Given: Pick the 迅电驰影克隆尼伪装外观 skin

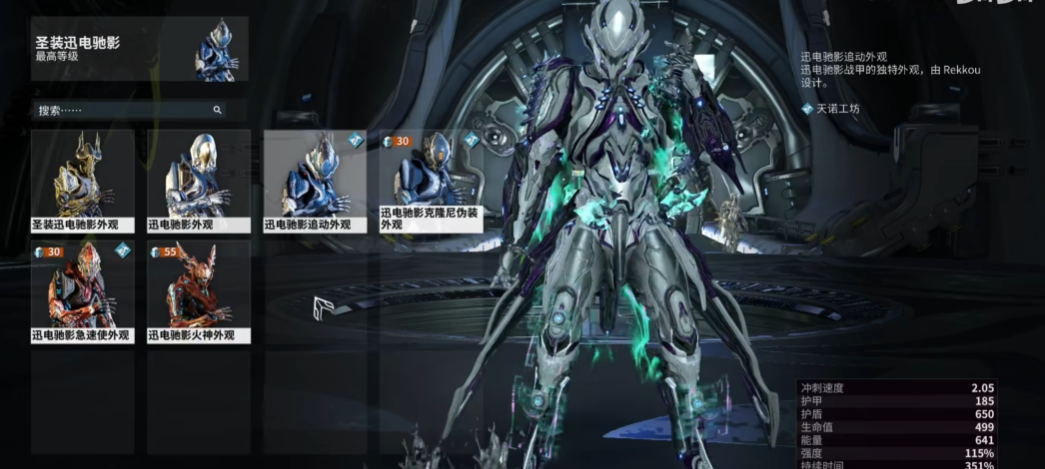Looking at the screenshot, I should [431, 180].
